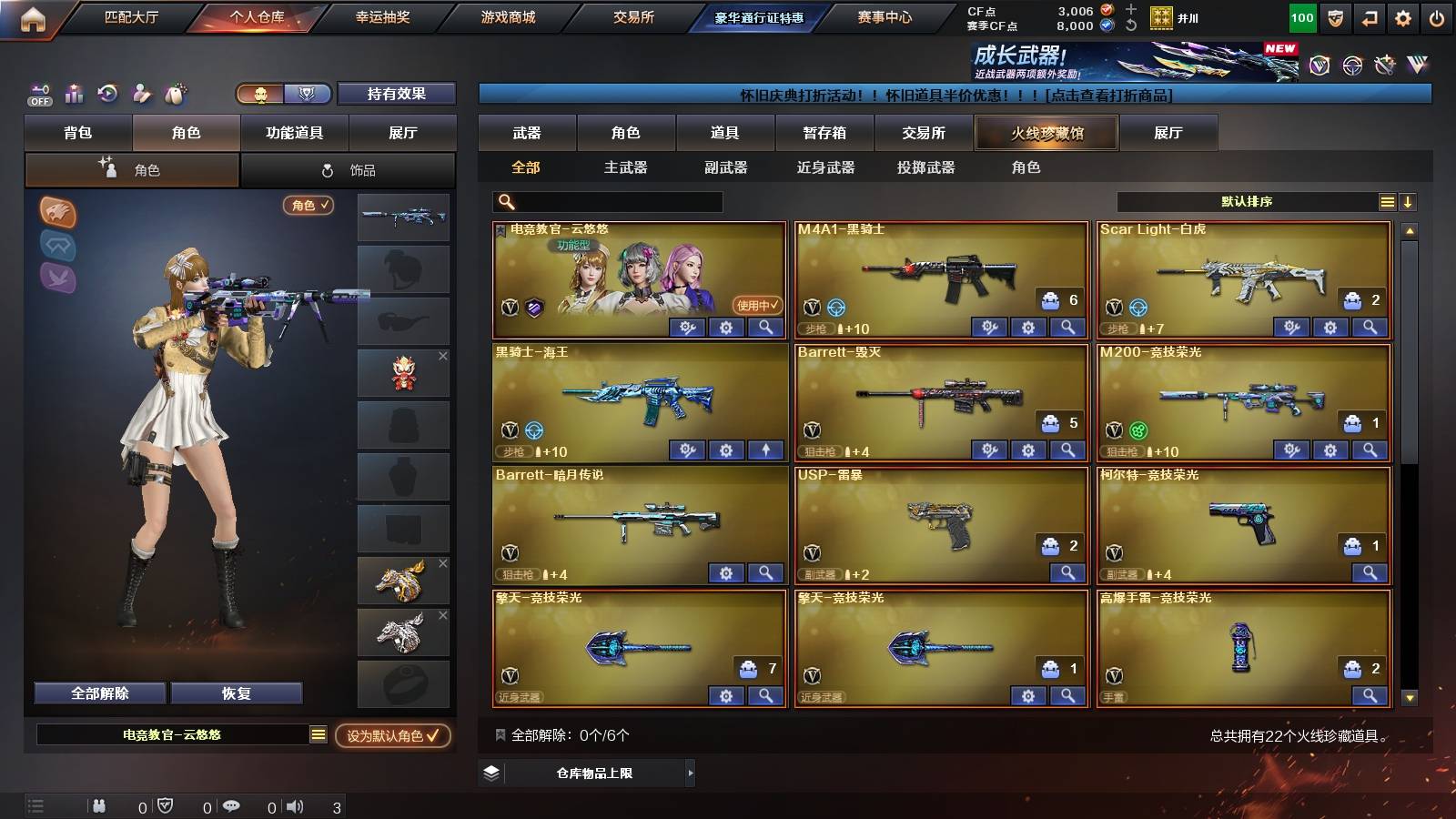Switch to the 火线珍藏馆 tab
The height and width of the screenshot is (819, 1456).
[1046, 133]
